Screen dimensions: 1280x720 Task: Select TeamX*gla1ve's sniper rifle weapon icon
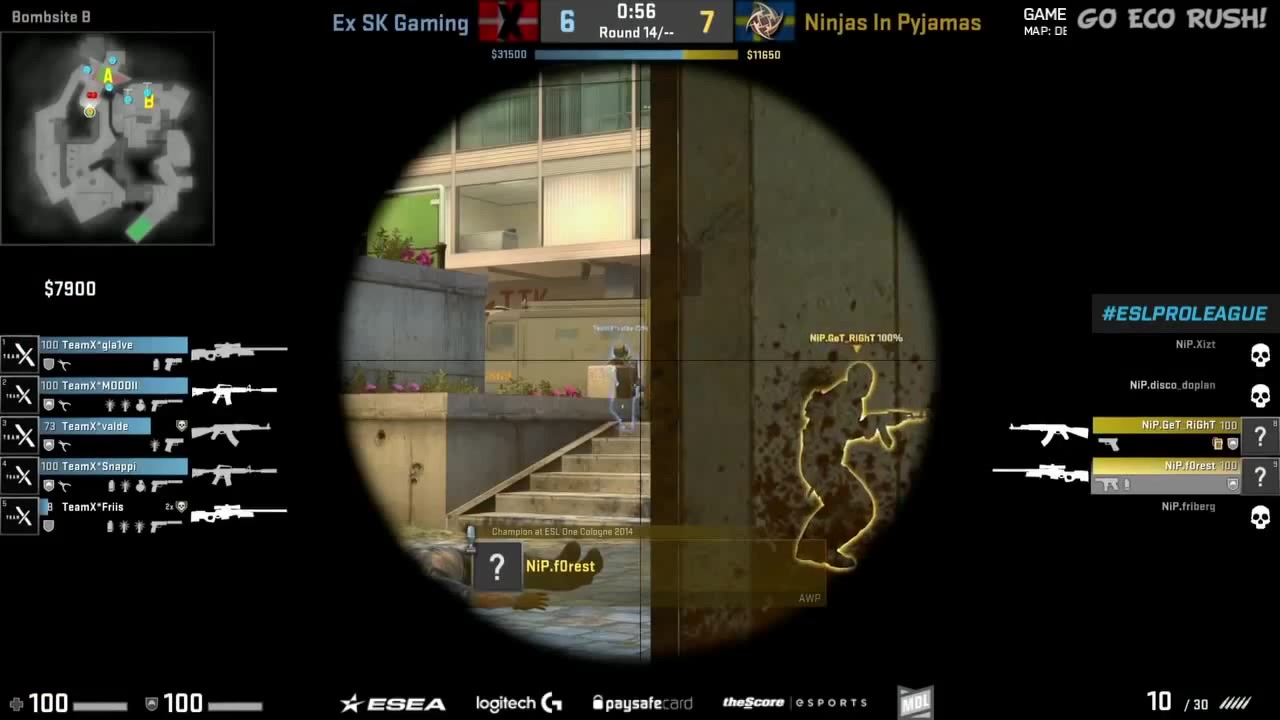pyautogui.click(x=237, y=349)
